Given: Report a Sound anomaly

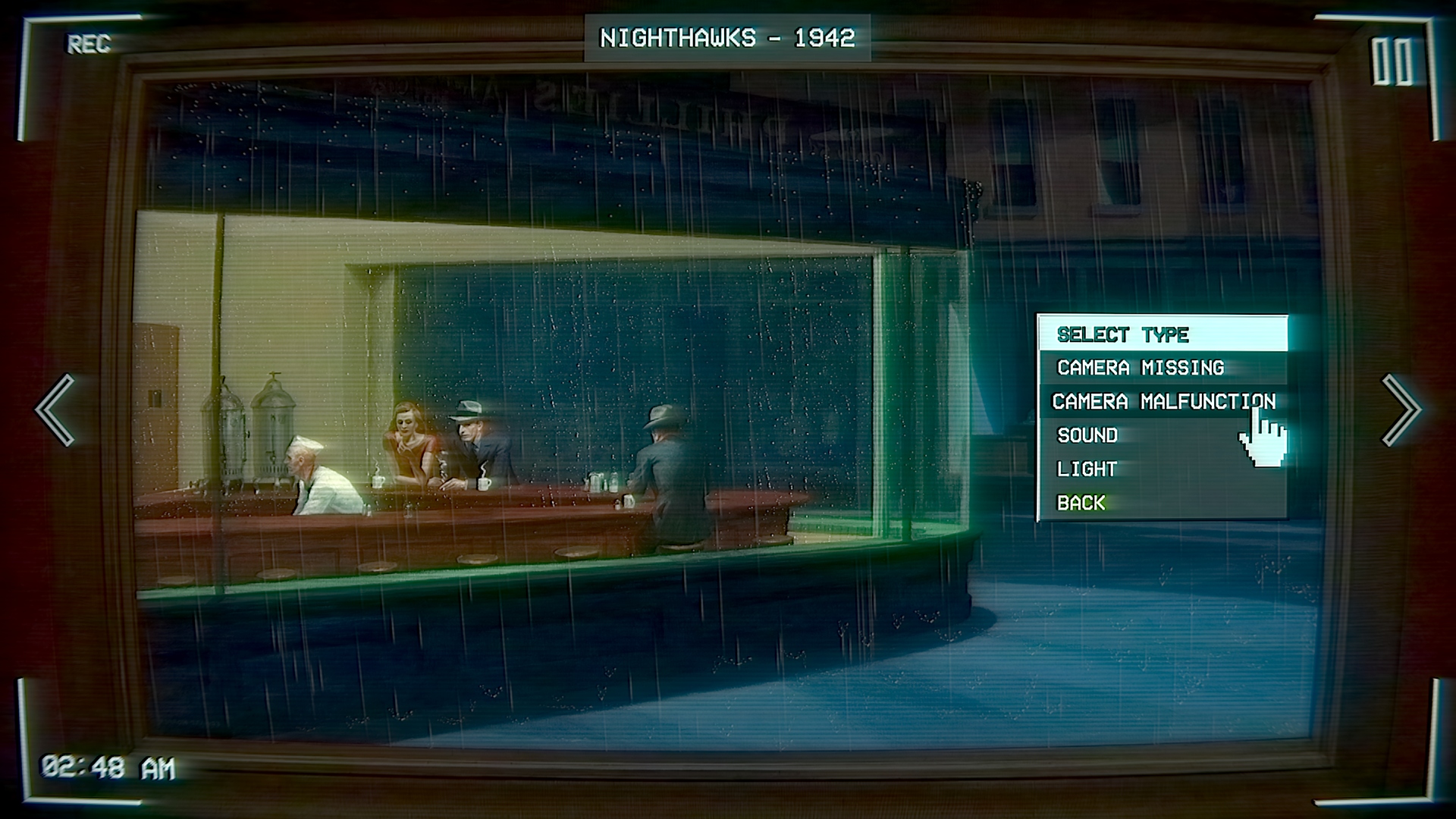Looking at the screenshot, I should point(1087,435).
